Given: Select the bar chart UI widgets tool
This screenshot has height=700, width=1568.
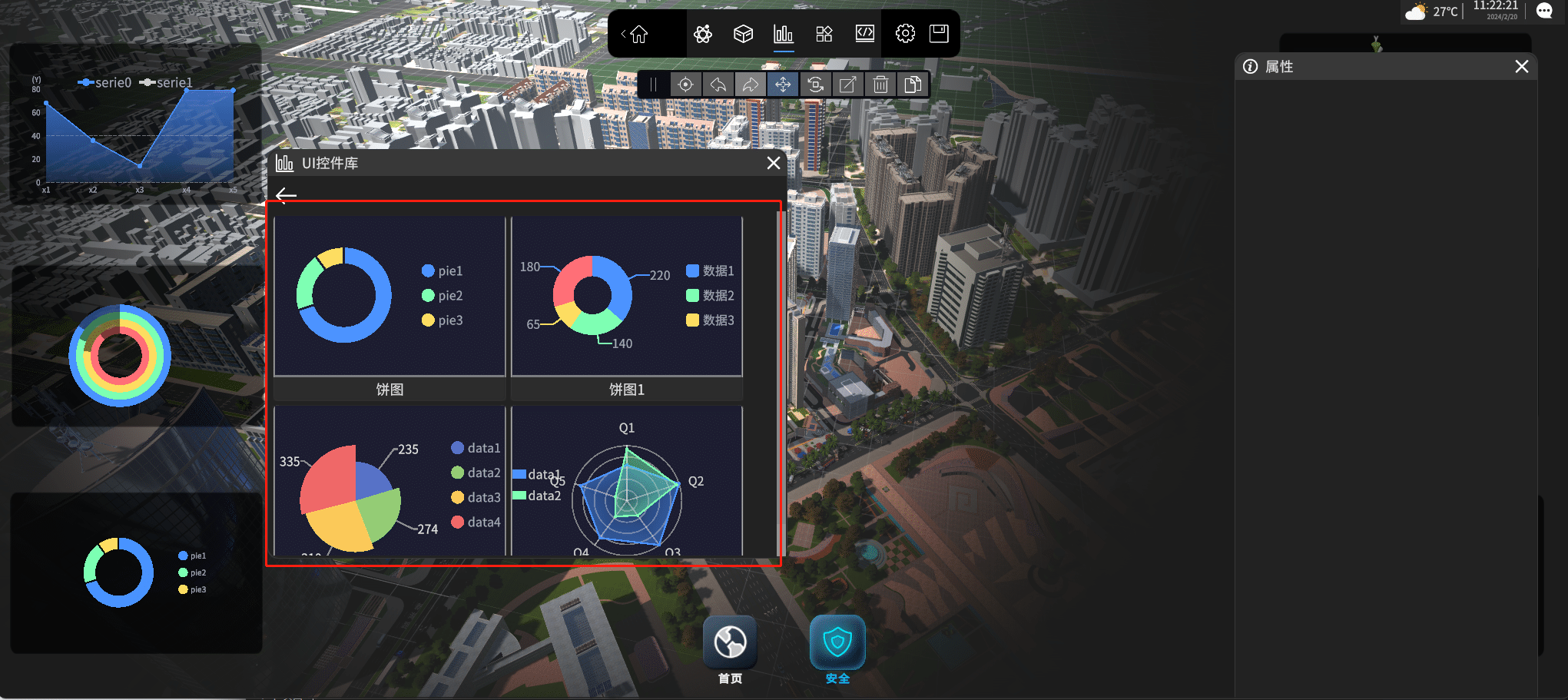Looking at the screenshot, I should 783,34.
